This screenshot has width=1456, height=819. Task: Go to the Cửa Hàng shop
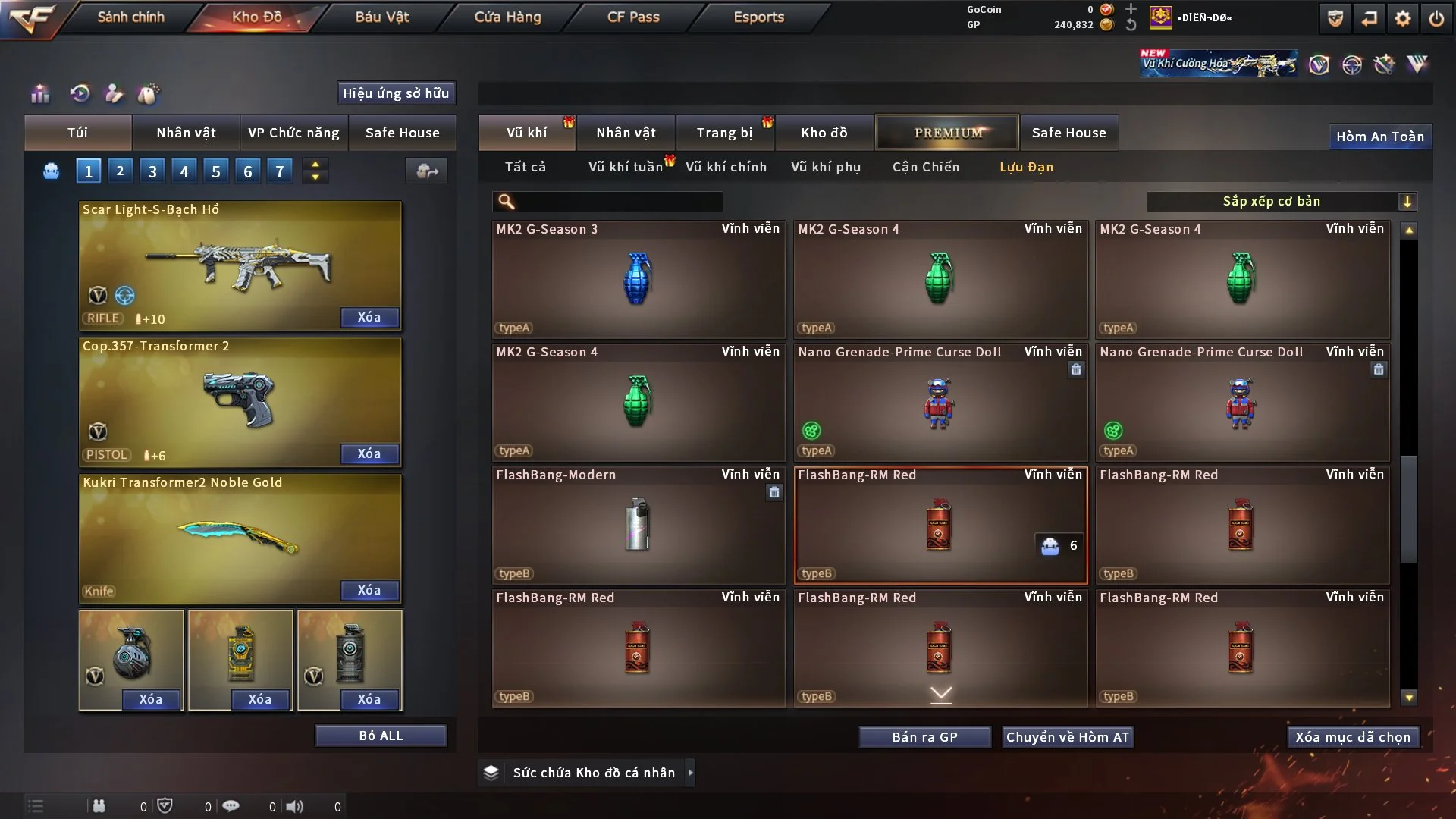[507, 17]
